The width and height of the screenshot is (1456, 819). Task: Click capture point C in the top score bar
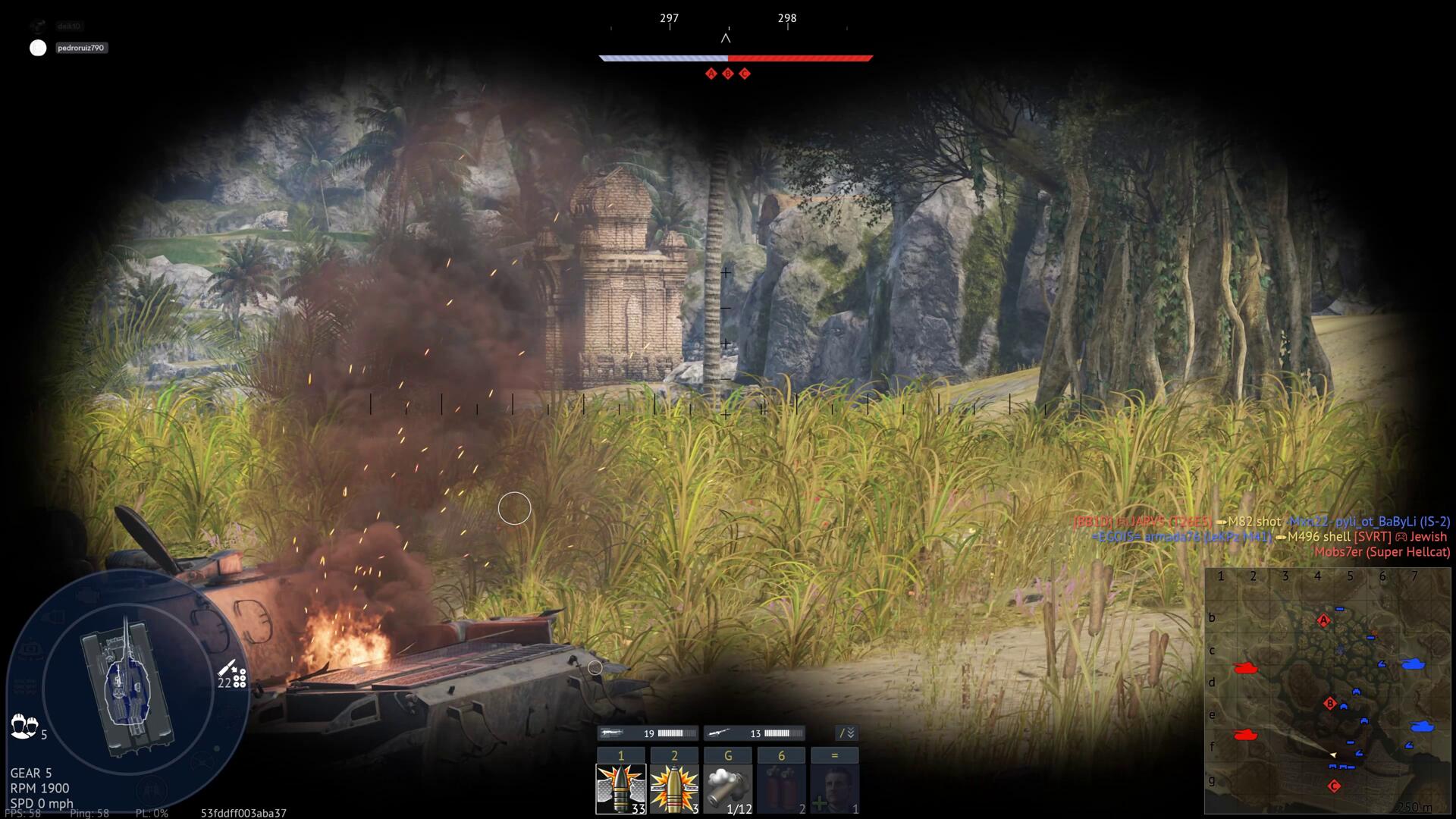pos(745,74)
